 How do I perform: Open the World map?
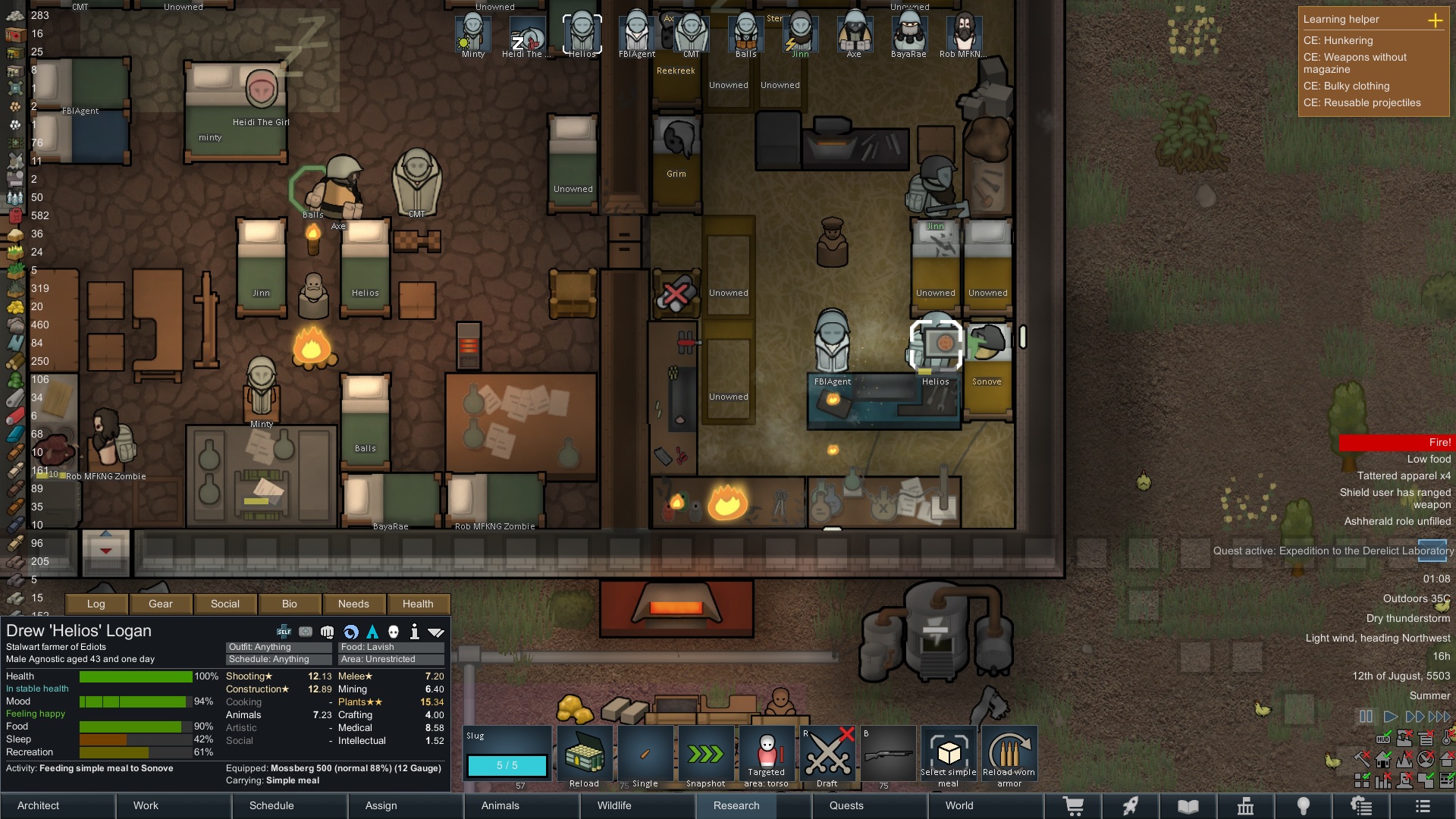[x=959, y=805]
